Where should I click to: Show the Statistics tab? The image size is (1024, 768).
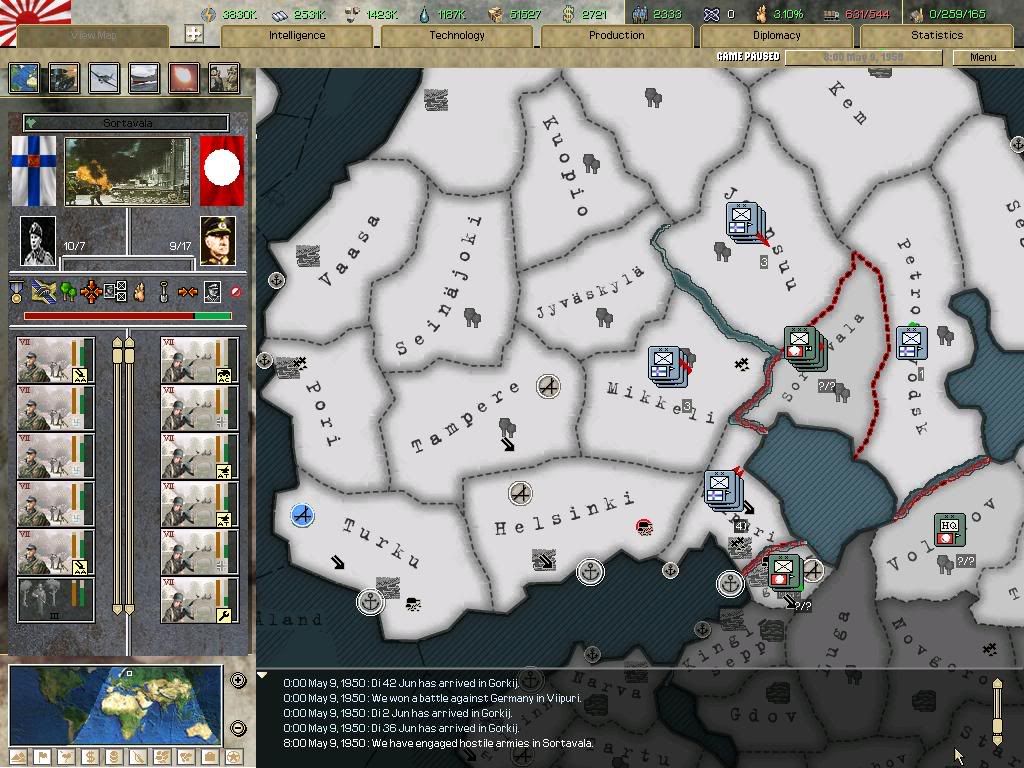(x=936, y=35)
